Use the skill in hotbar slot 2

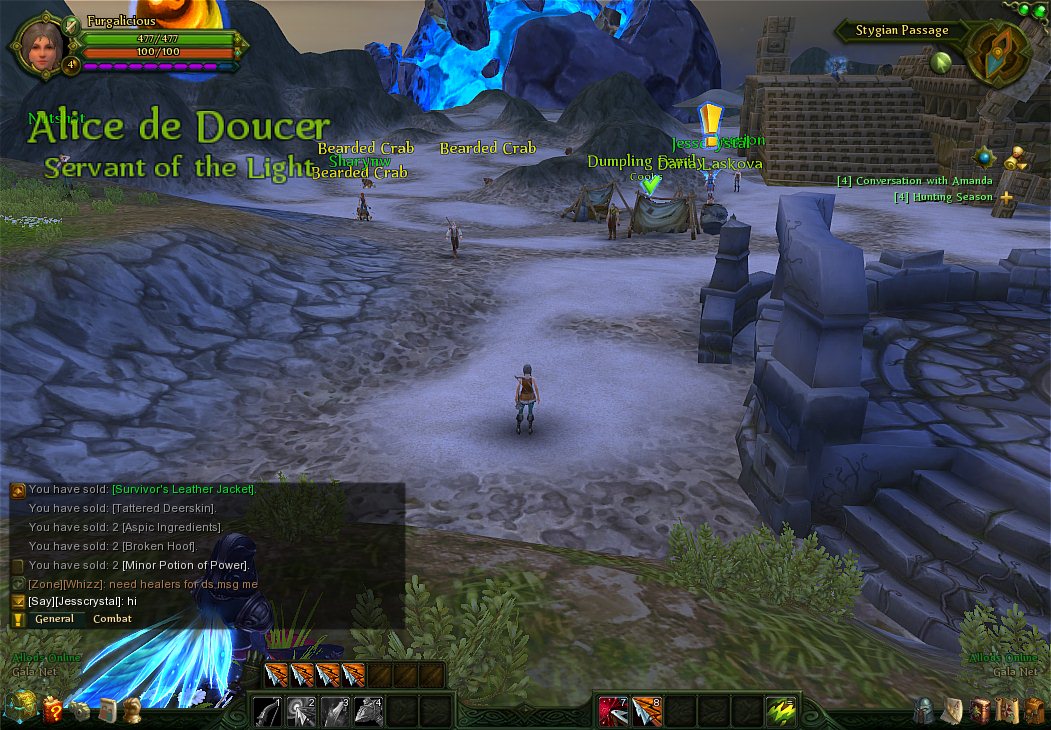click(301, 711)
